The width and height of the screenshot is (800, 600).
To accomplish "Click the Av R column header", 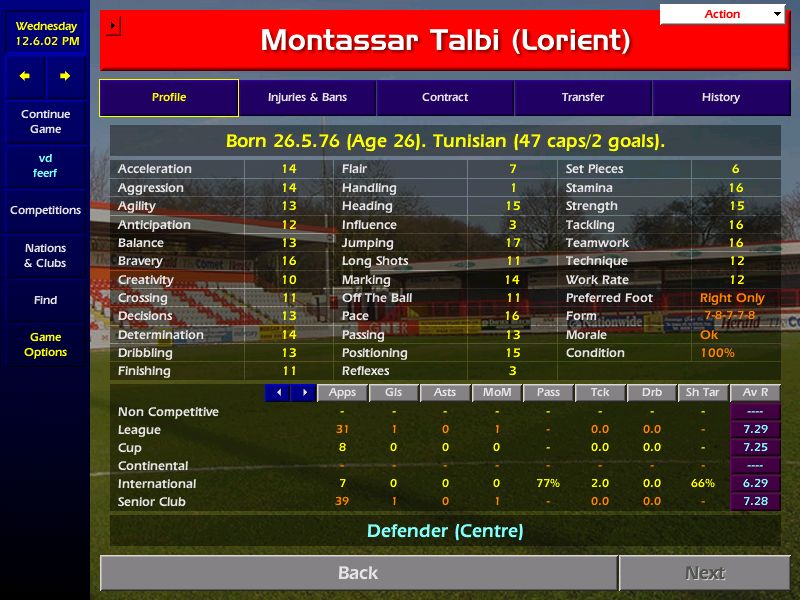I will (755, 393).
